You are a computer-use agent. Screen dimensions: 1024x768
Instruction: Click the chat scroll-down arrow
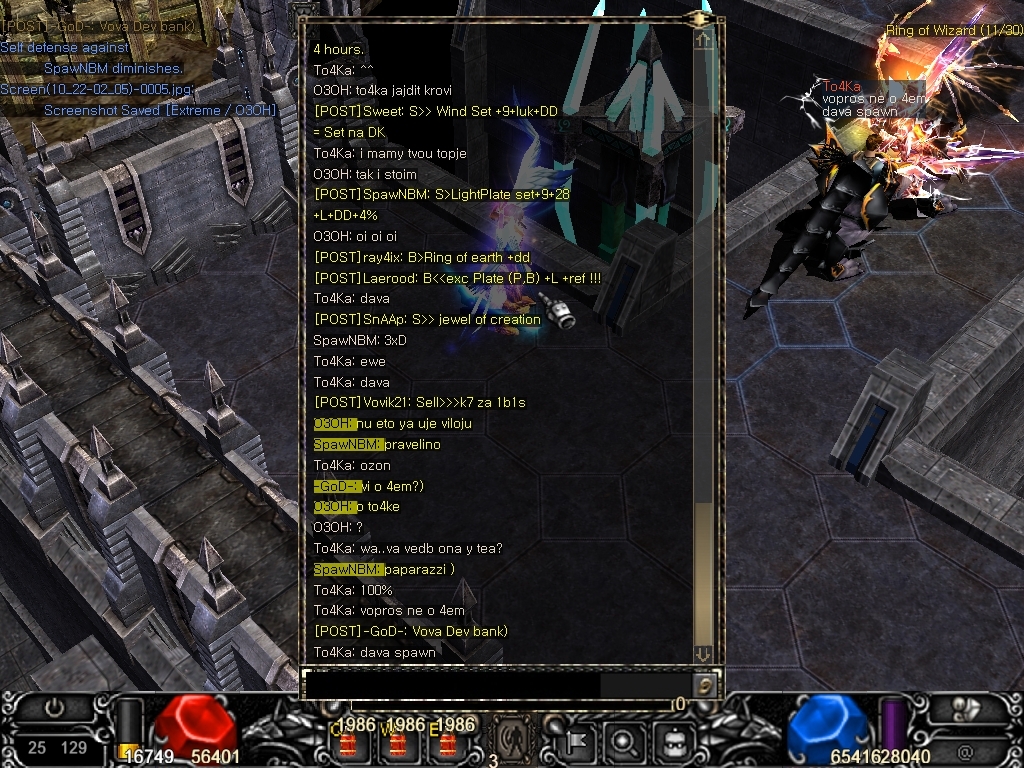coord(704,653)
